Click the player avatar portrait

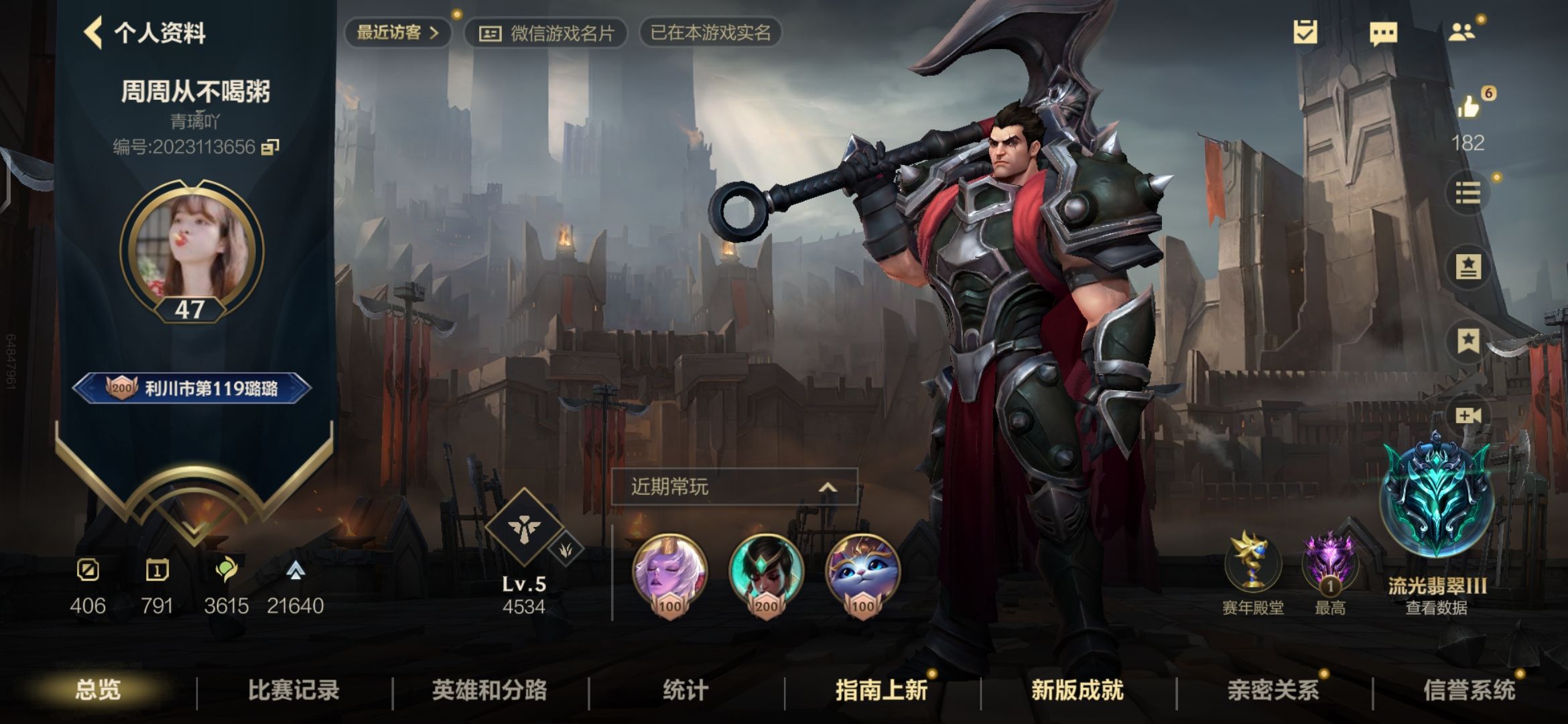point(192,249)
